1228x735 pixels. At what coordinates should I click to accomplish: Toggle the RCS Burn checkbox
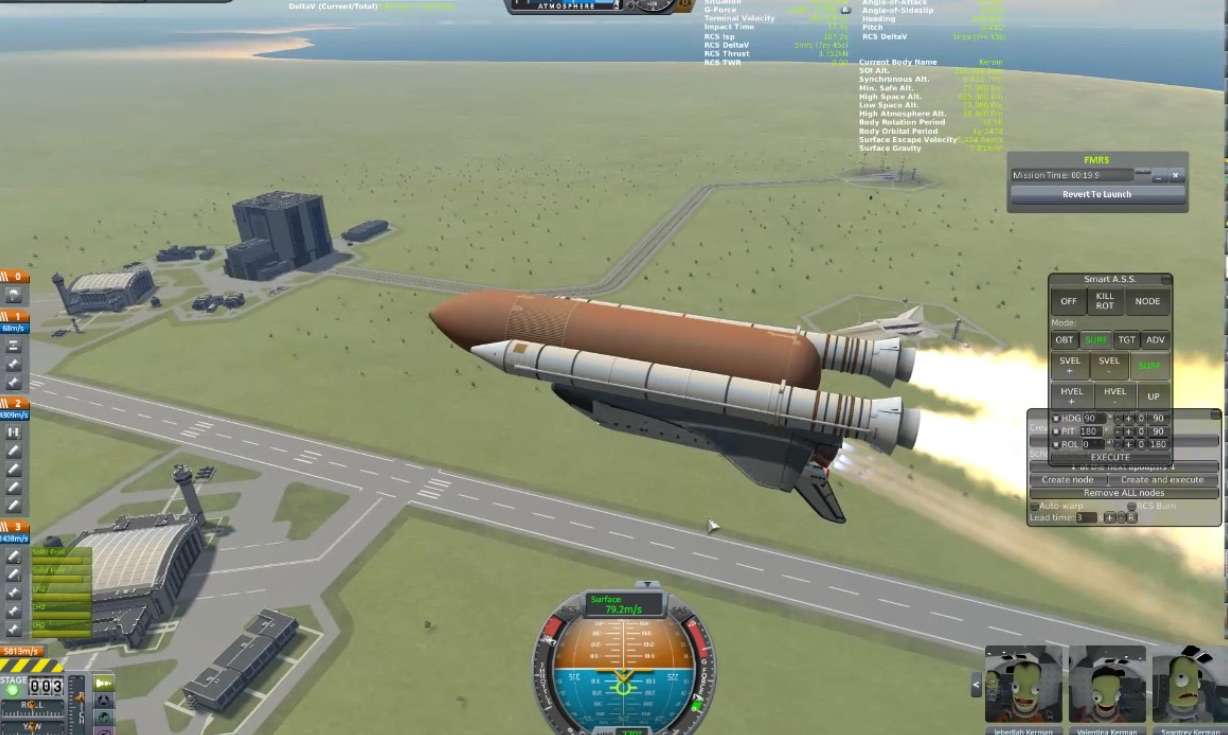(1132, 506)
